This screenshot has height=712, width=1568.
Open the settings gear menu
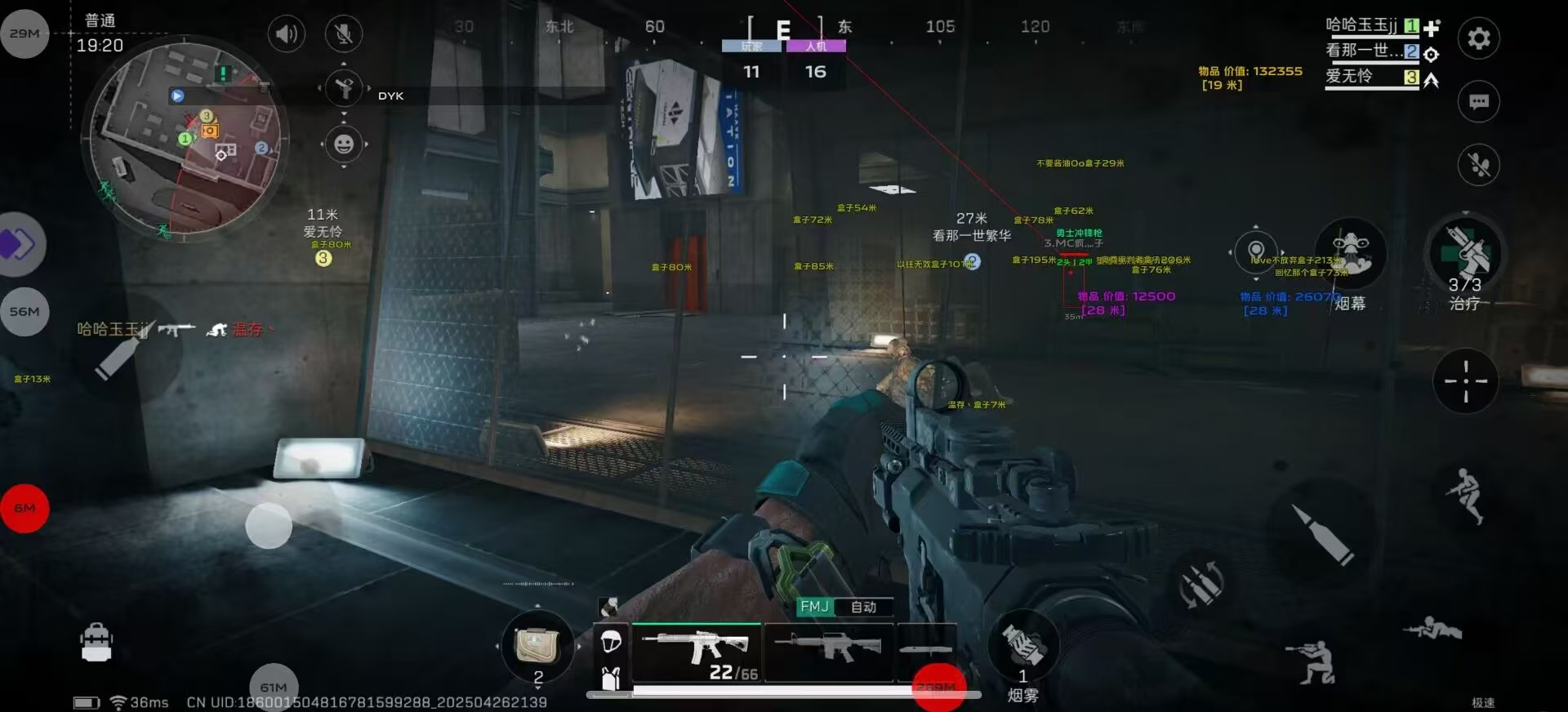[1478, 38]
